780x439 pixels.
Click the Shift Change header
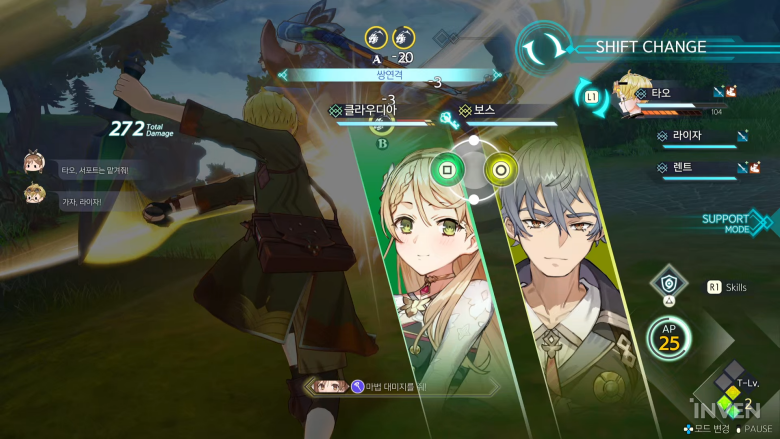click(x=650, y=47)
